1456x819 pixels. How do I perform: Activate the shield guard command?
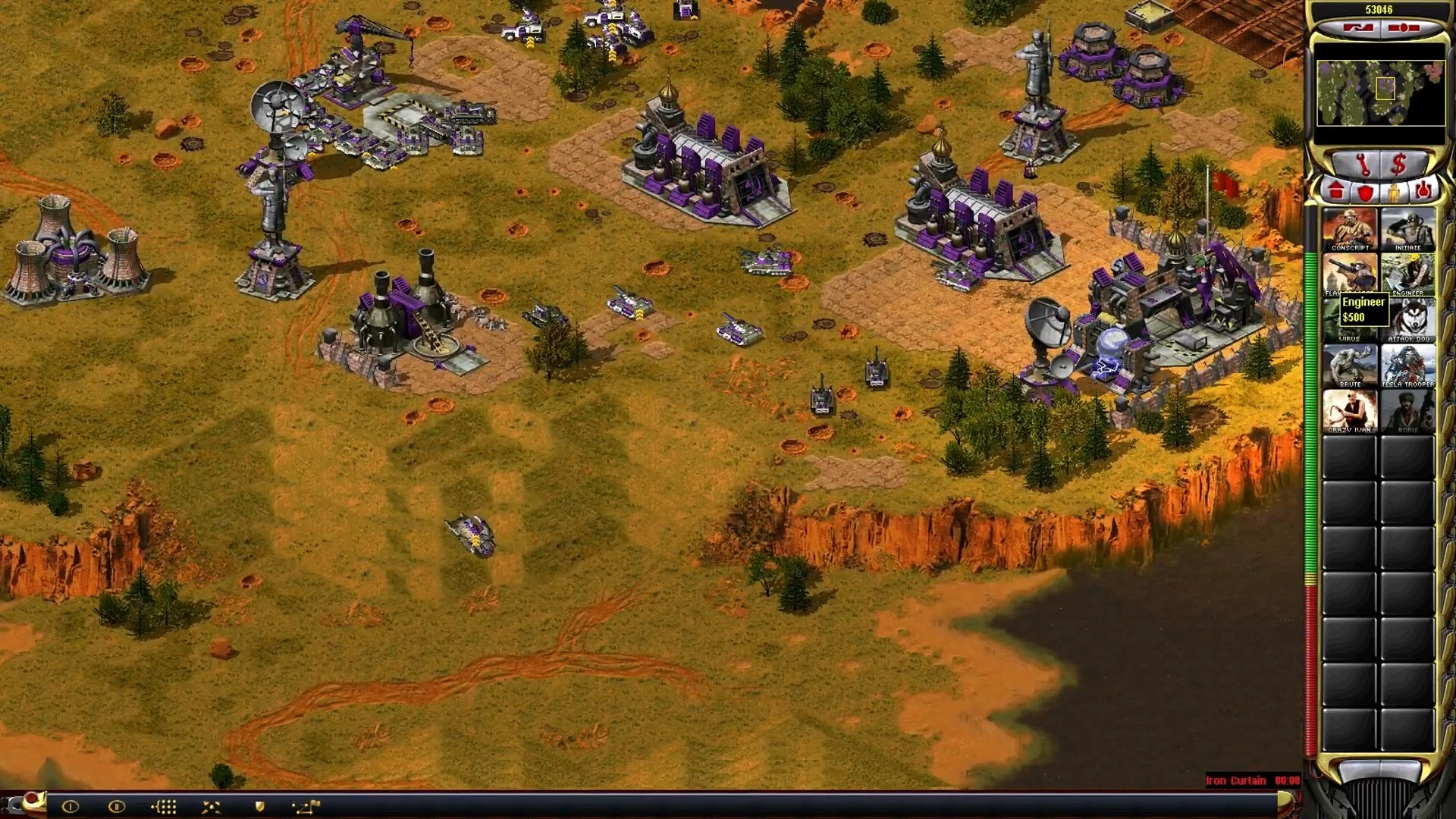pos(259,806)
